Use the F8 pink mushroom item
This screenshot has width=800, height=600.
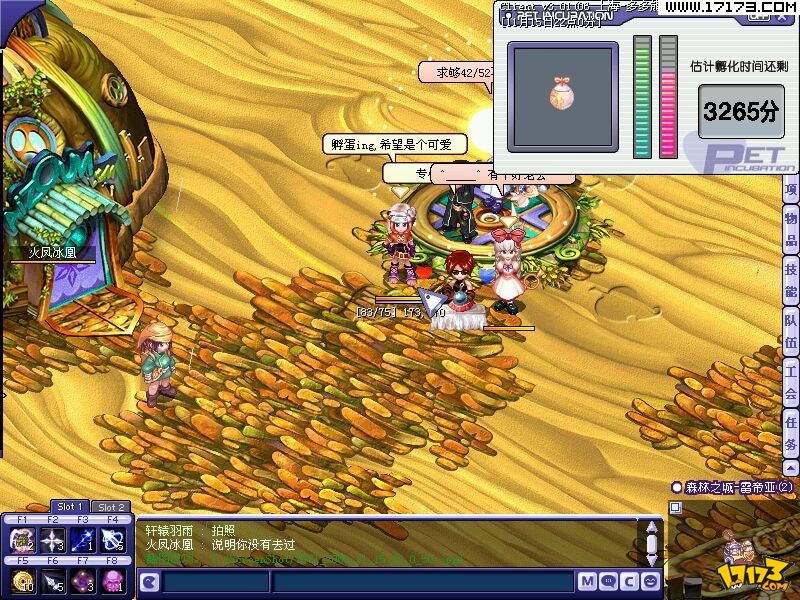click(x=113, y=581)
